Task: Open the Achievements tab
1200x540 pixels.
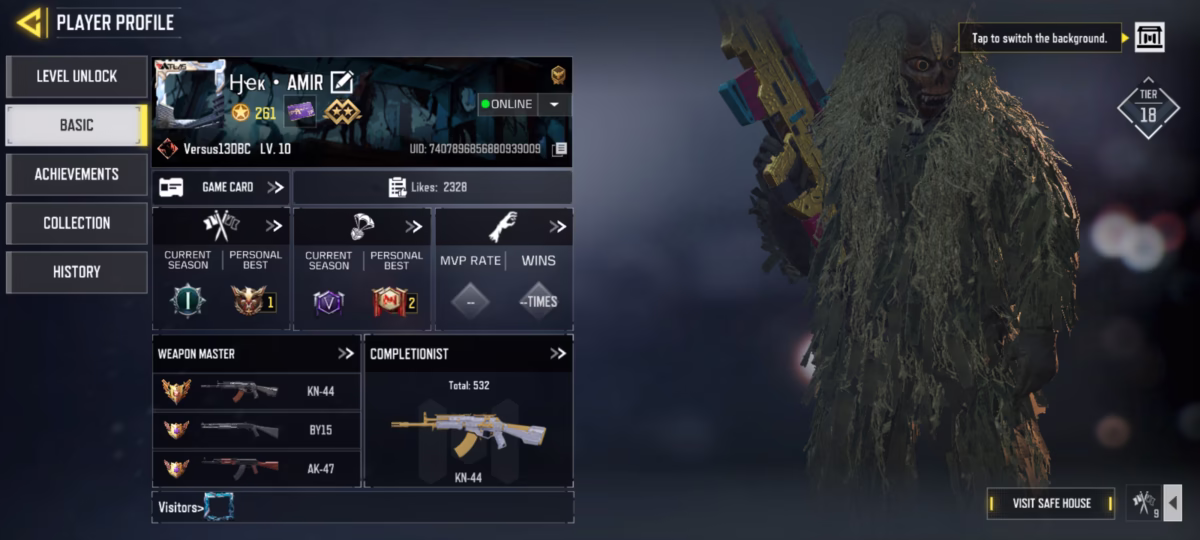Action: 77,174
